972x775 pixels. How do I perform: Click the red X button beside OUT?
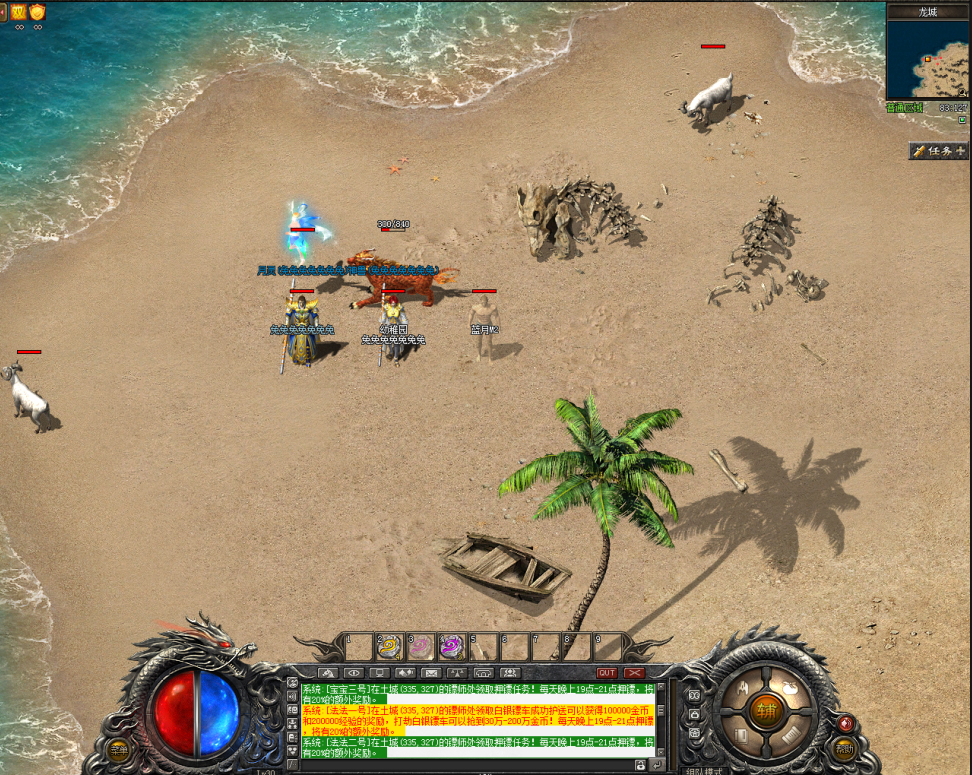click(634, 673)
